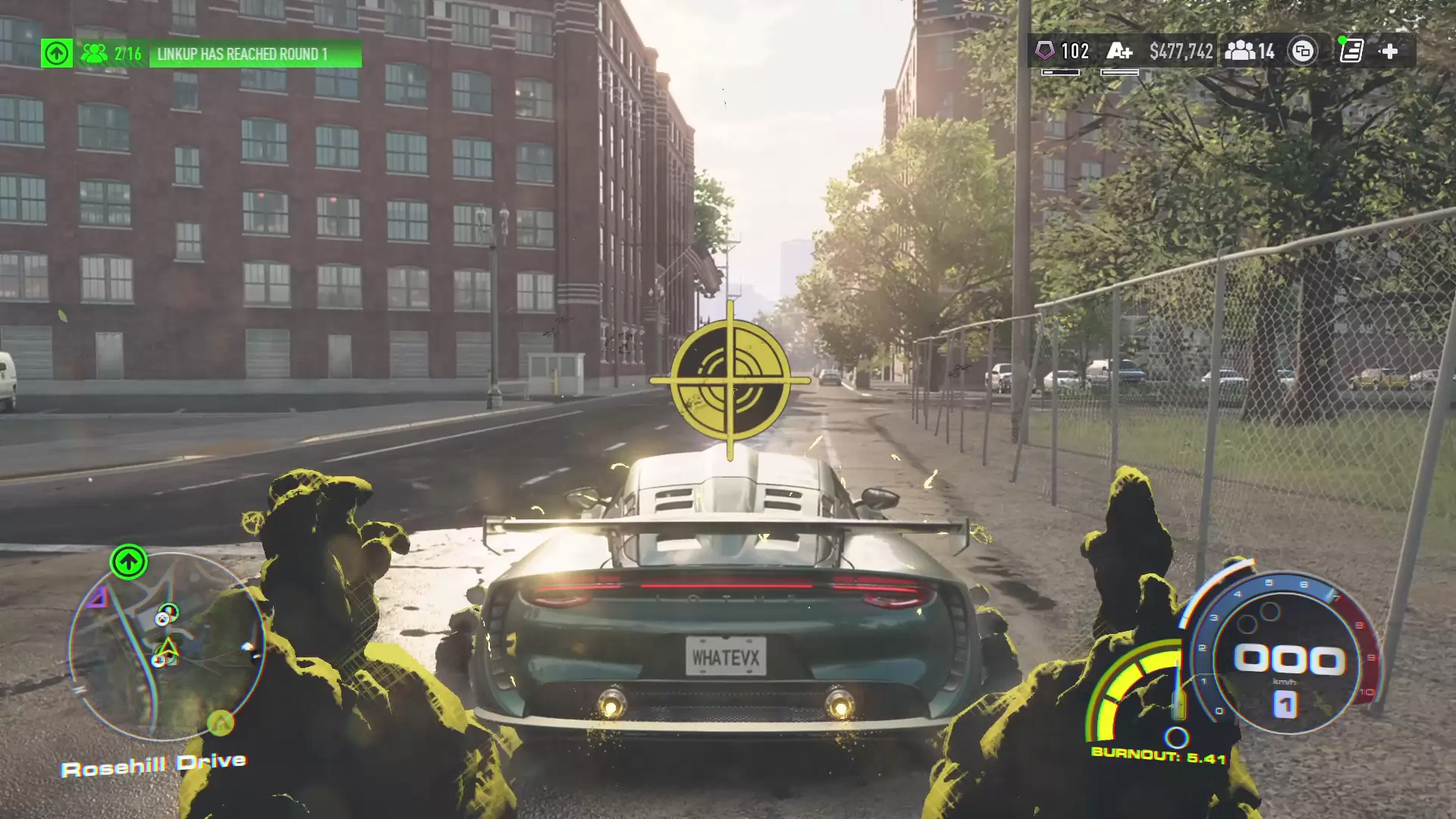The height and width of the screenshot is (819, 1456).
Task: Select the A+ car tier indicator
Action: [x=1119, y=51]
